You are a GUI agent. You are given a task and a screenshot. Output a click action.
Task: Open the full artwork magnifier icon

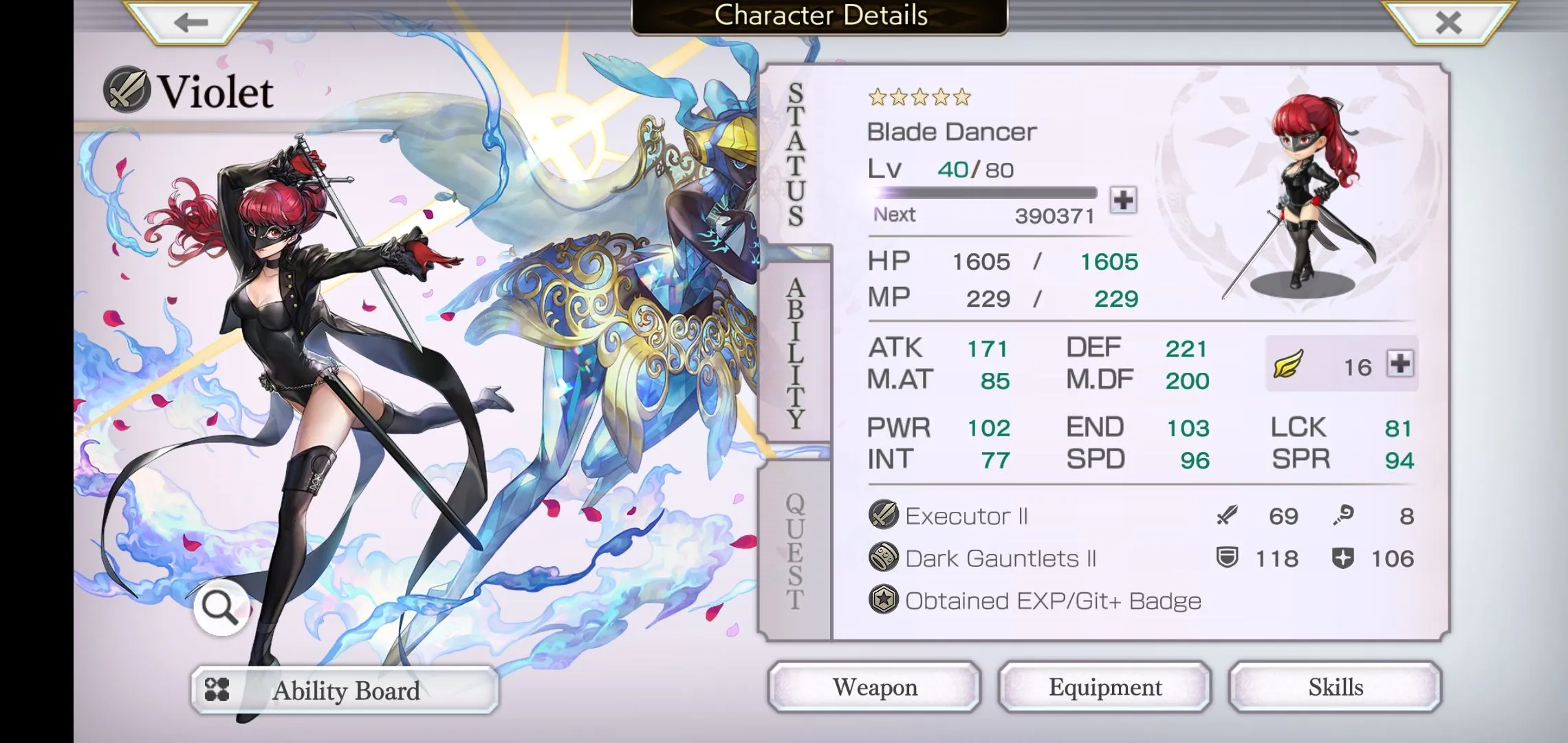click(219, 607)
